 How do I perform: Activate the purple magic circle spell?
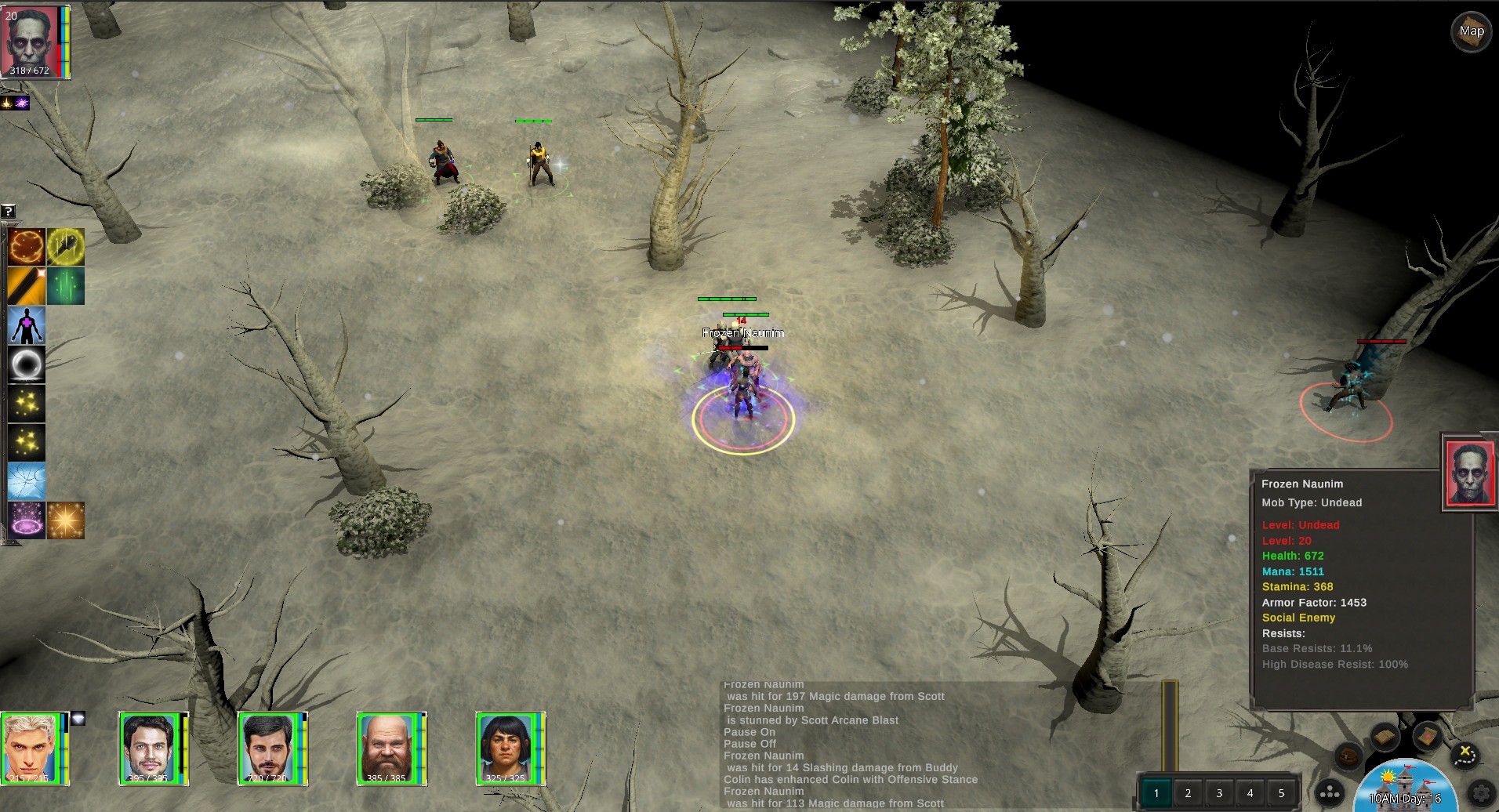[x=27, y=520]
